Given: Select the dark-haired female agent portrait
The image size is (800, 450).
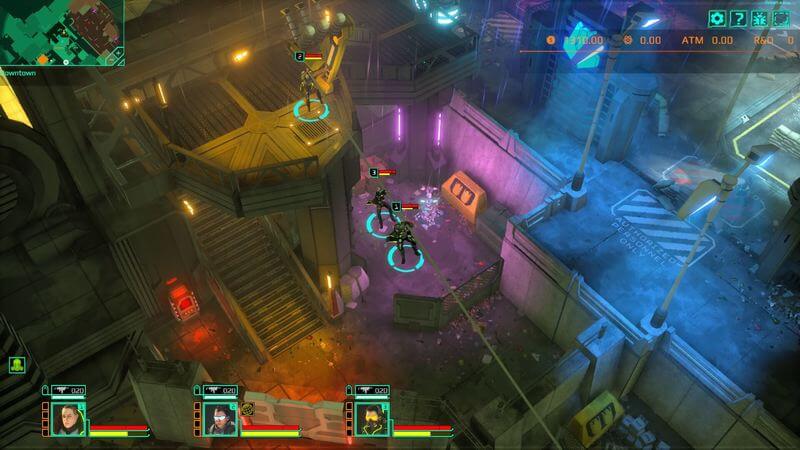Looking at the screenshot, I should pos(68,418).
